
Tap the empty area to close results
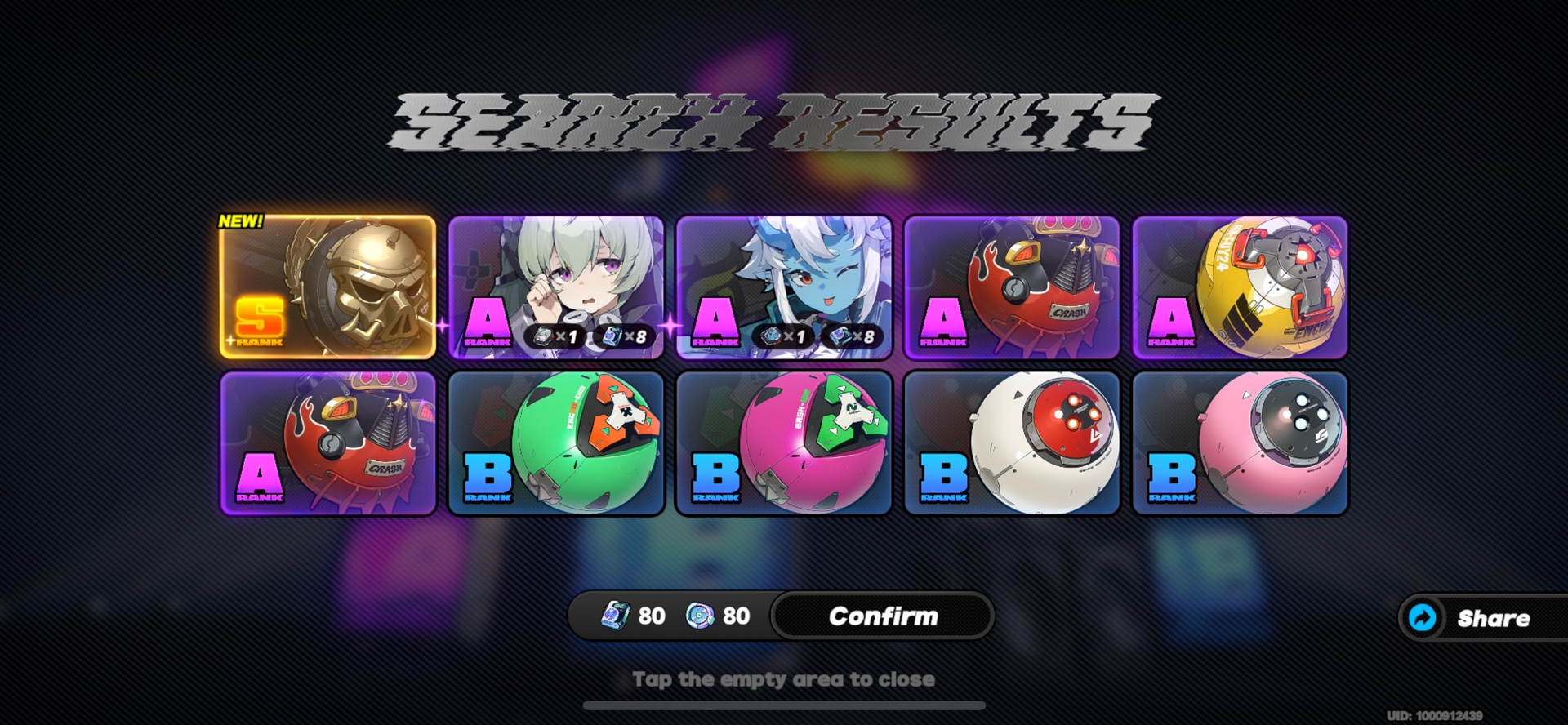784,678
